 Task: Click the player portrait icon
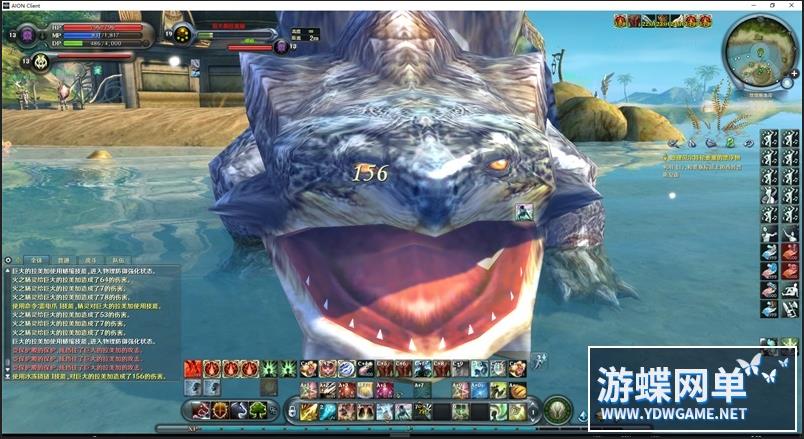[x=27, y=35]
